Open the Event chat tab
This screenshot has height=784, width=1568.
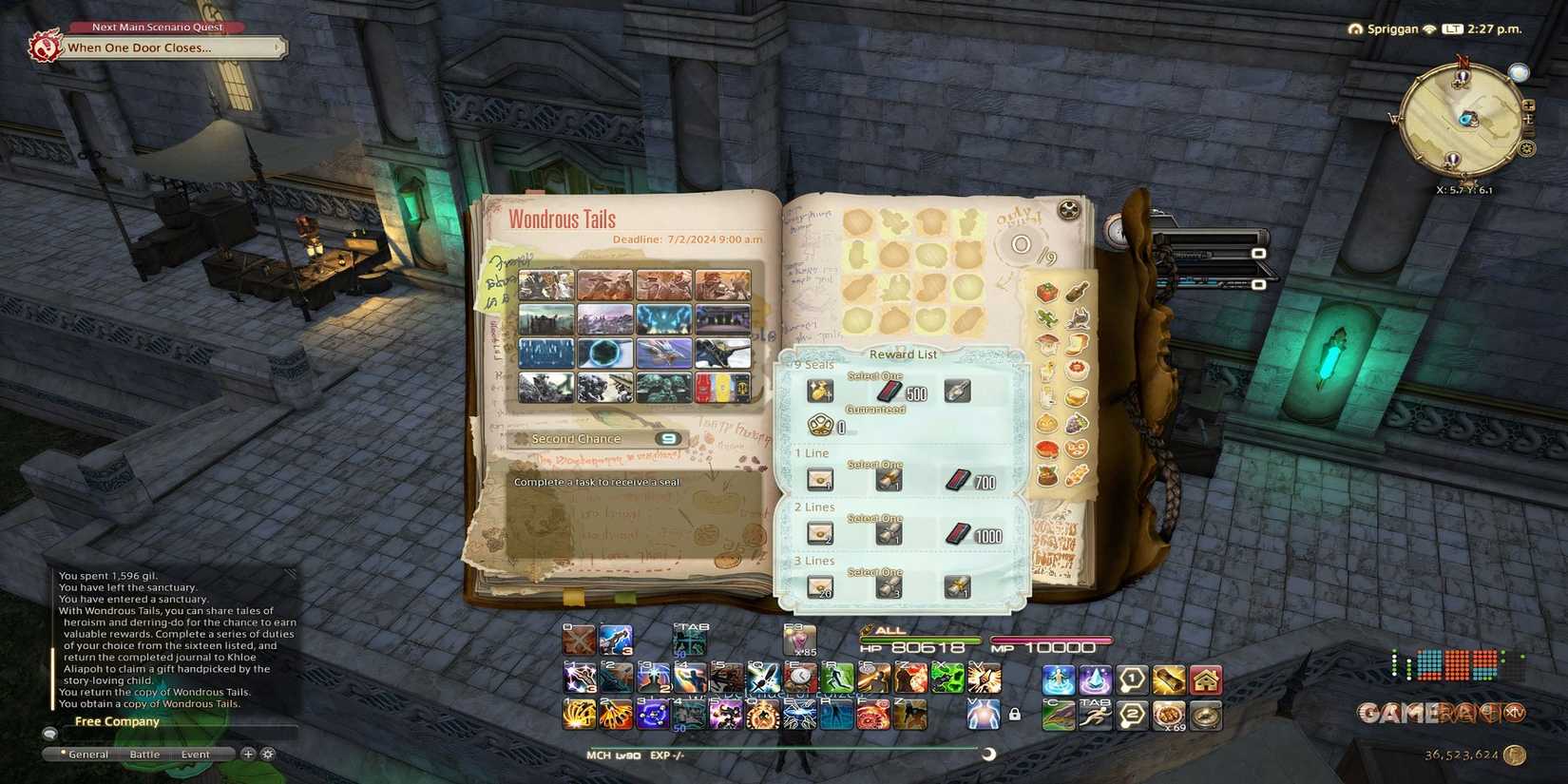coord(196,755)
